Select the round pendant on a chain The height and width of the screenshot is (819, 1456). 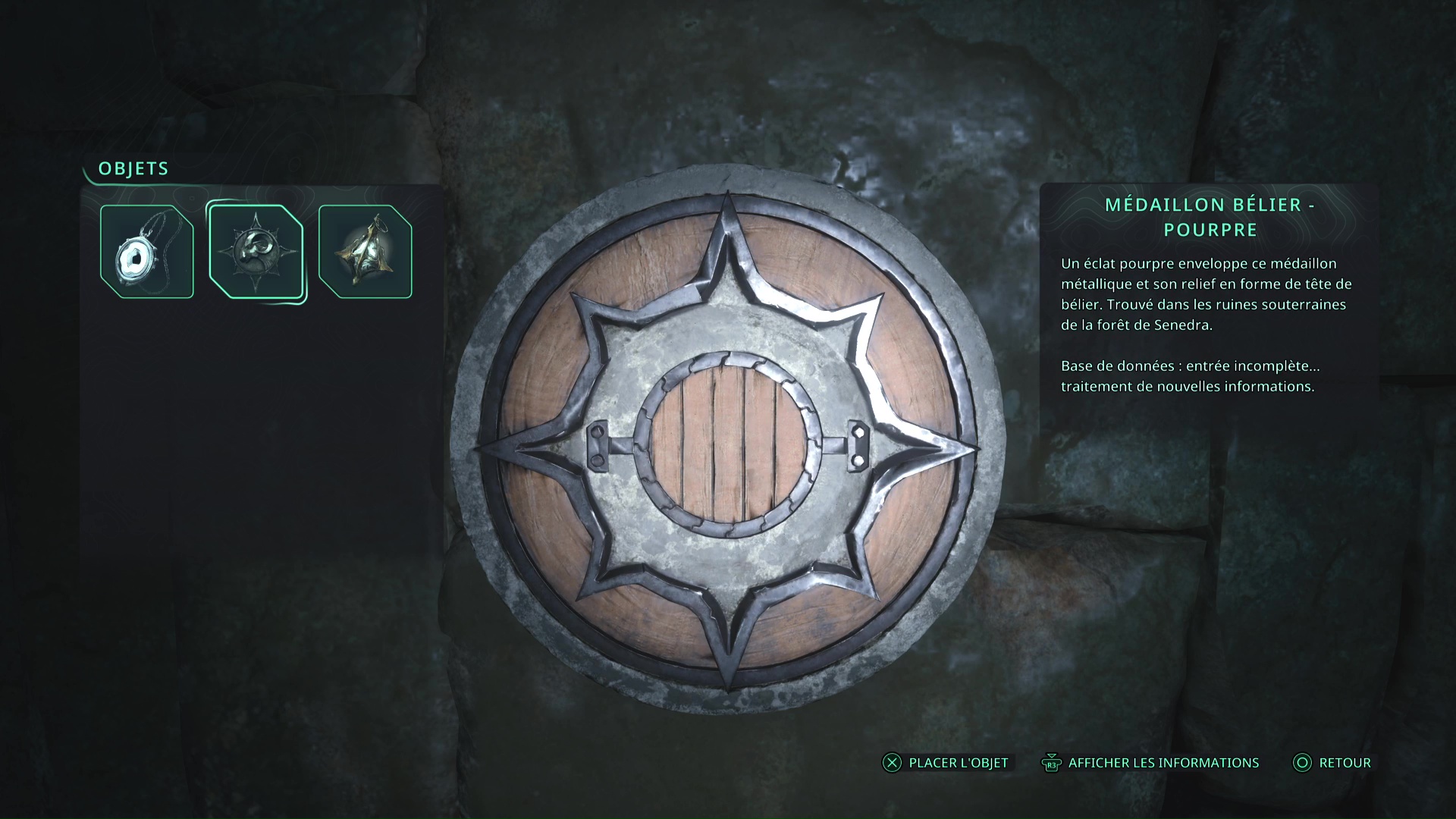click(147, 252)
